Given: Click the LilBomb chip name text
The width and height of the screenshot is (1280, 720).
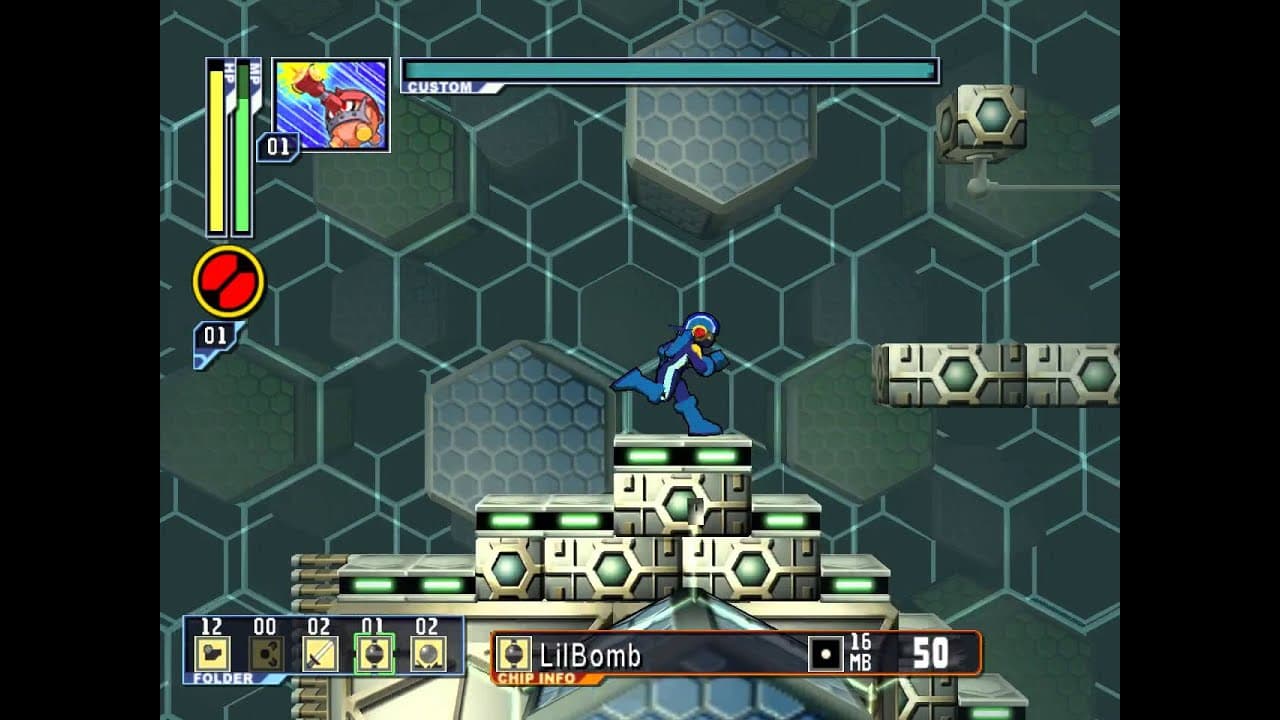Looking at the screenshot, I should 590,652.
